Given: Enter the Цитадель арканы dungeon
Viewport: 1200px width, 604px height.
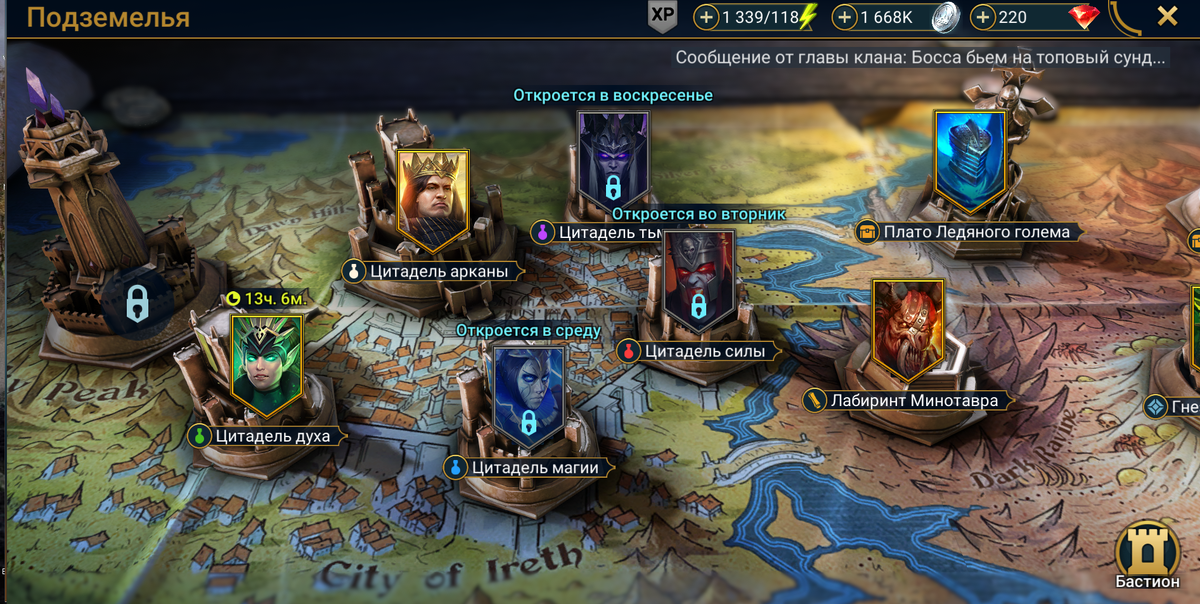Looking at the screenshot, I should [432, 199].
